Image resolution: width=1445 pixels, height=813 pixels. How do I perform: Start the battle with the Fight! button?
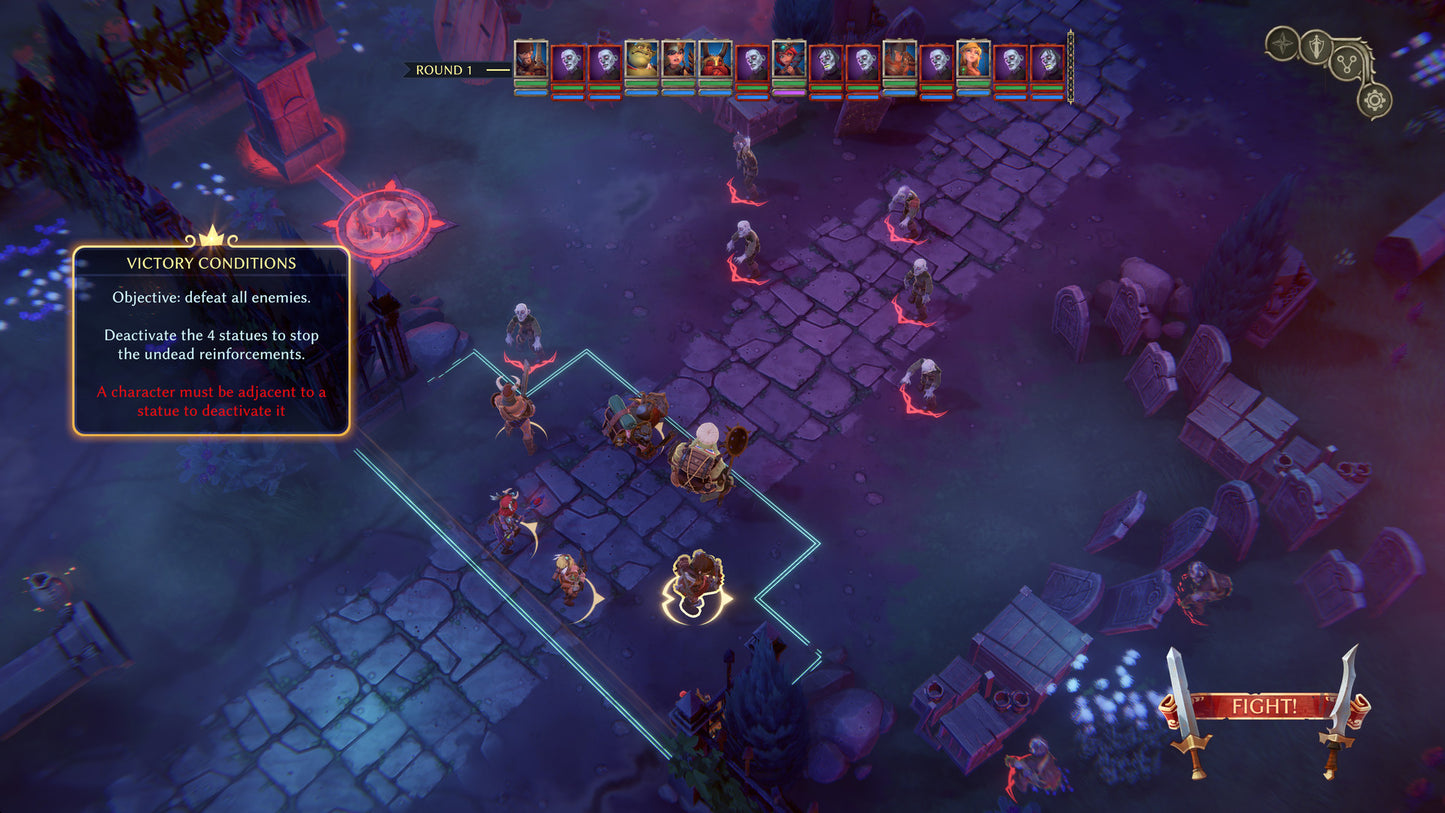tap(1264, 706)
